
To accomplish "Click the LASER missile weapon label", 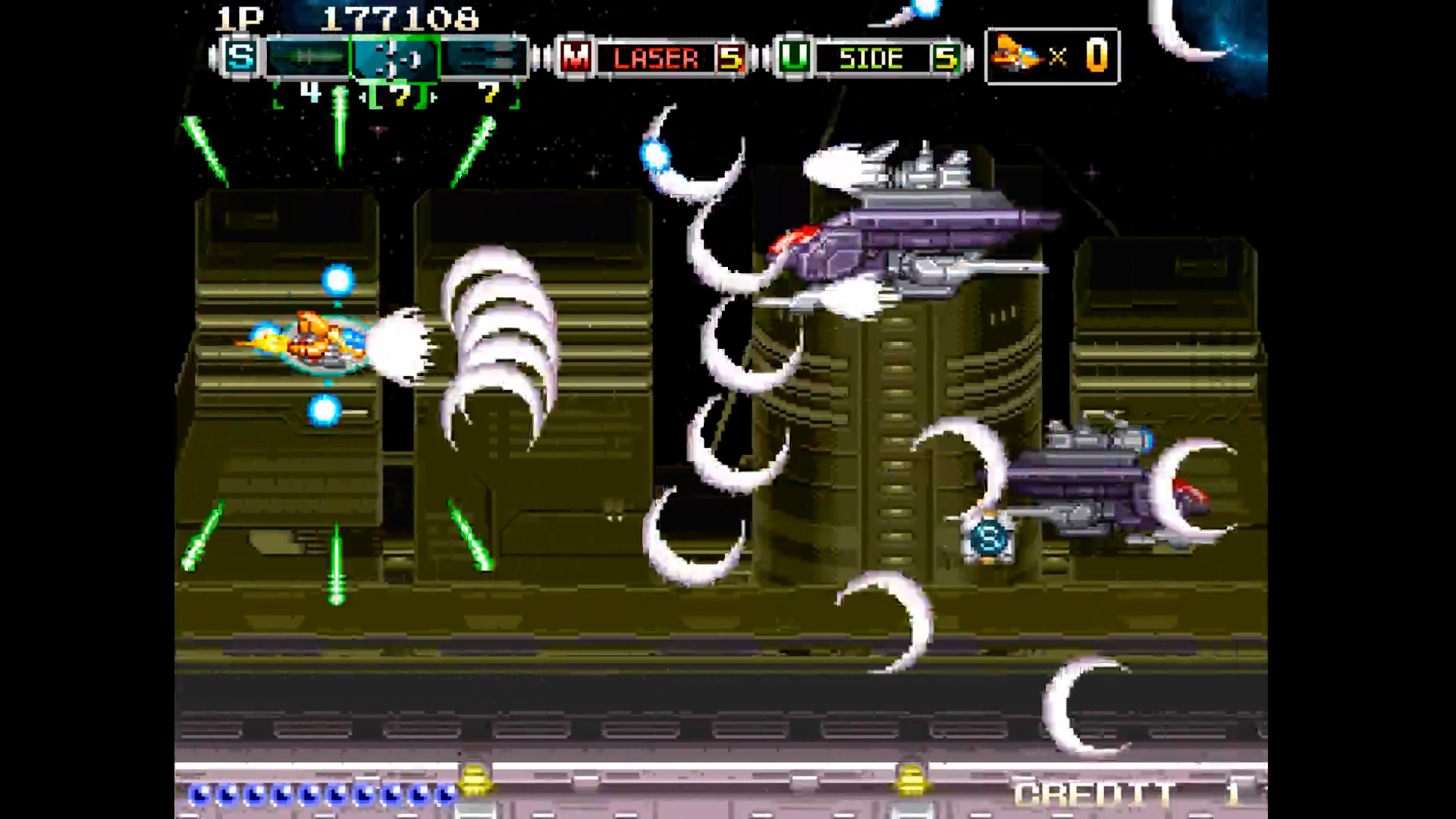I will [x=656, y=58].
